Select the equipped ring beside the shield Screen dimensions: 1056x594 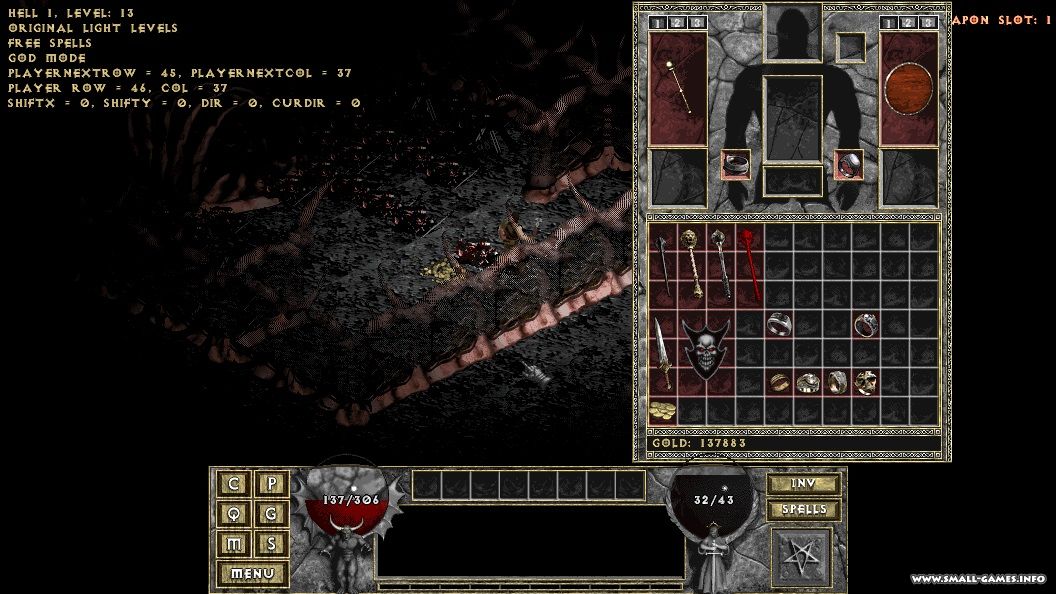pos(849,164)
